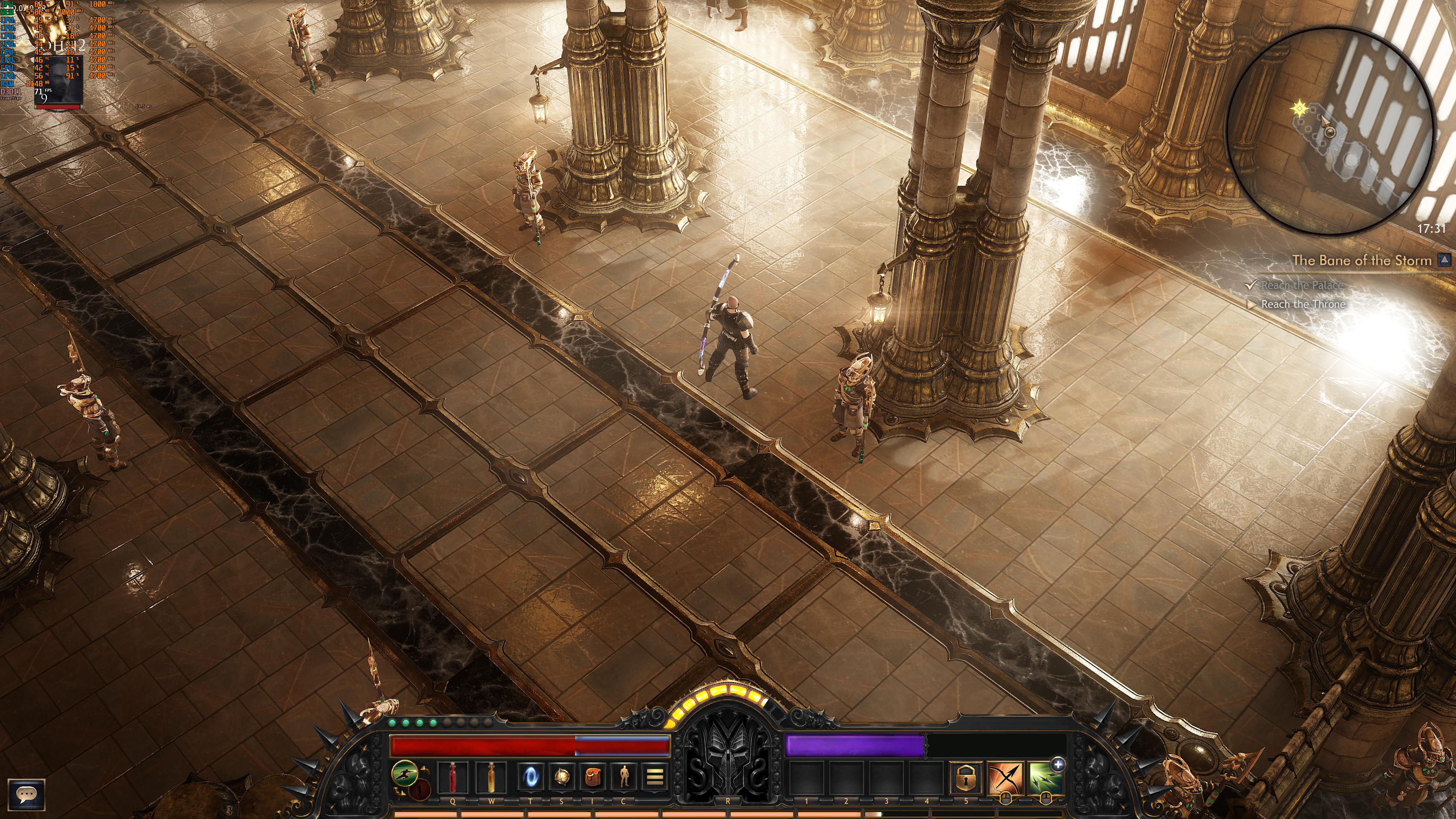Use the red health potion

453,777
